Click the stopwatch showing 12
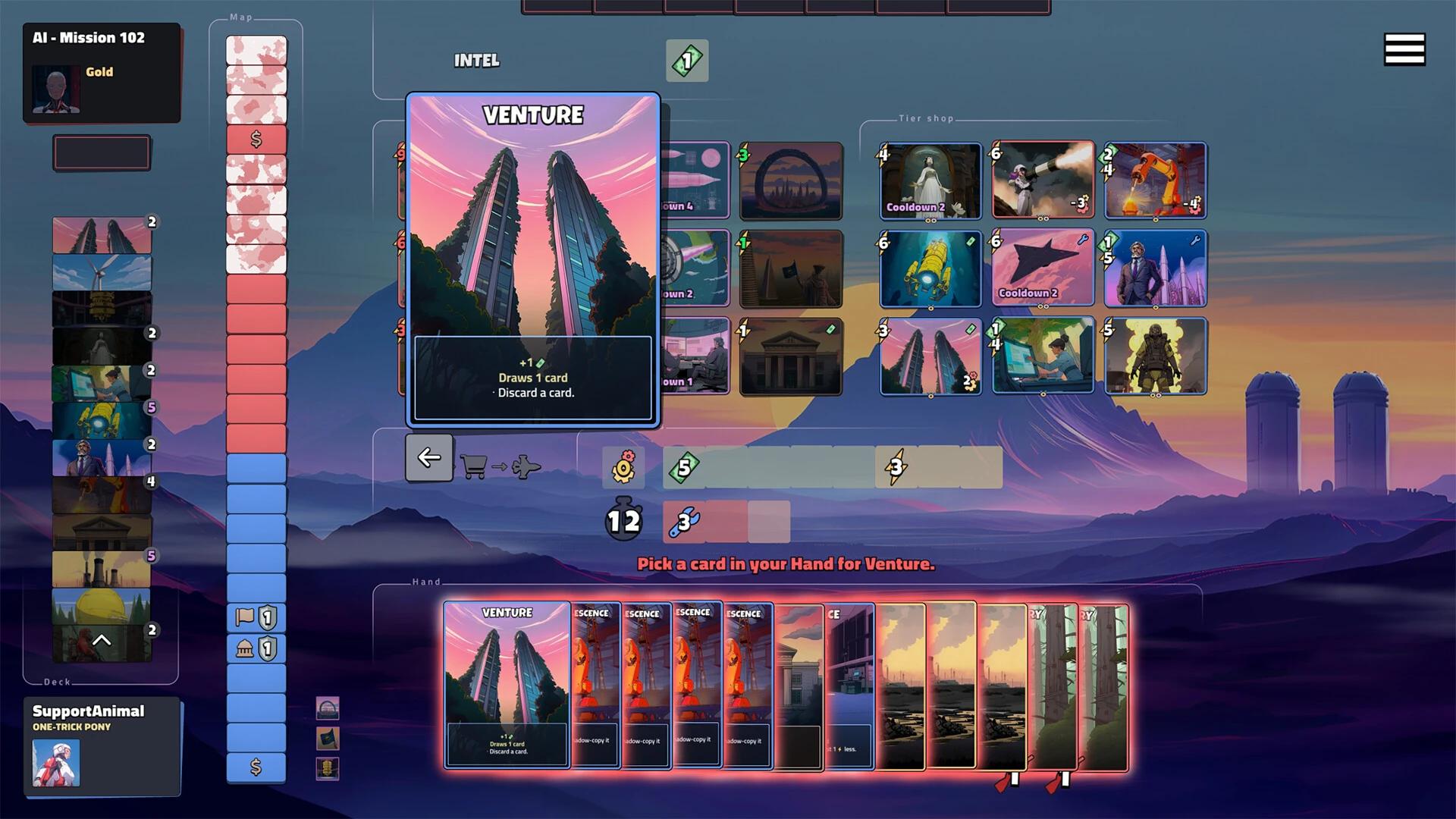Screen dimensions: 1456x819 (623, 520)
